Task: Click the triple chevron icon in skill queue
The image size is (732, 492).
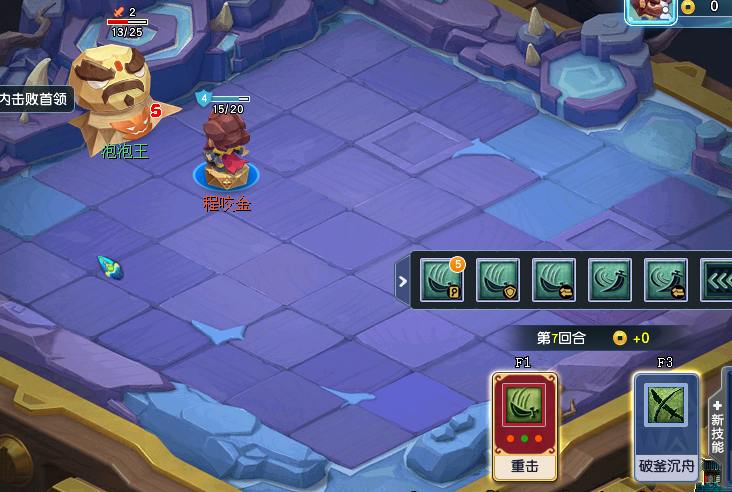Action: (717, 280)
